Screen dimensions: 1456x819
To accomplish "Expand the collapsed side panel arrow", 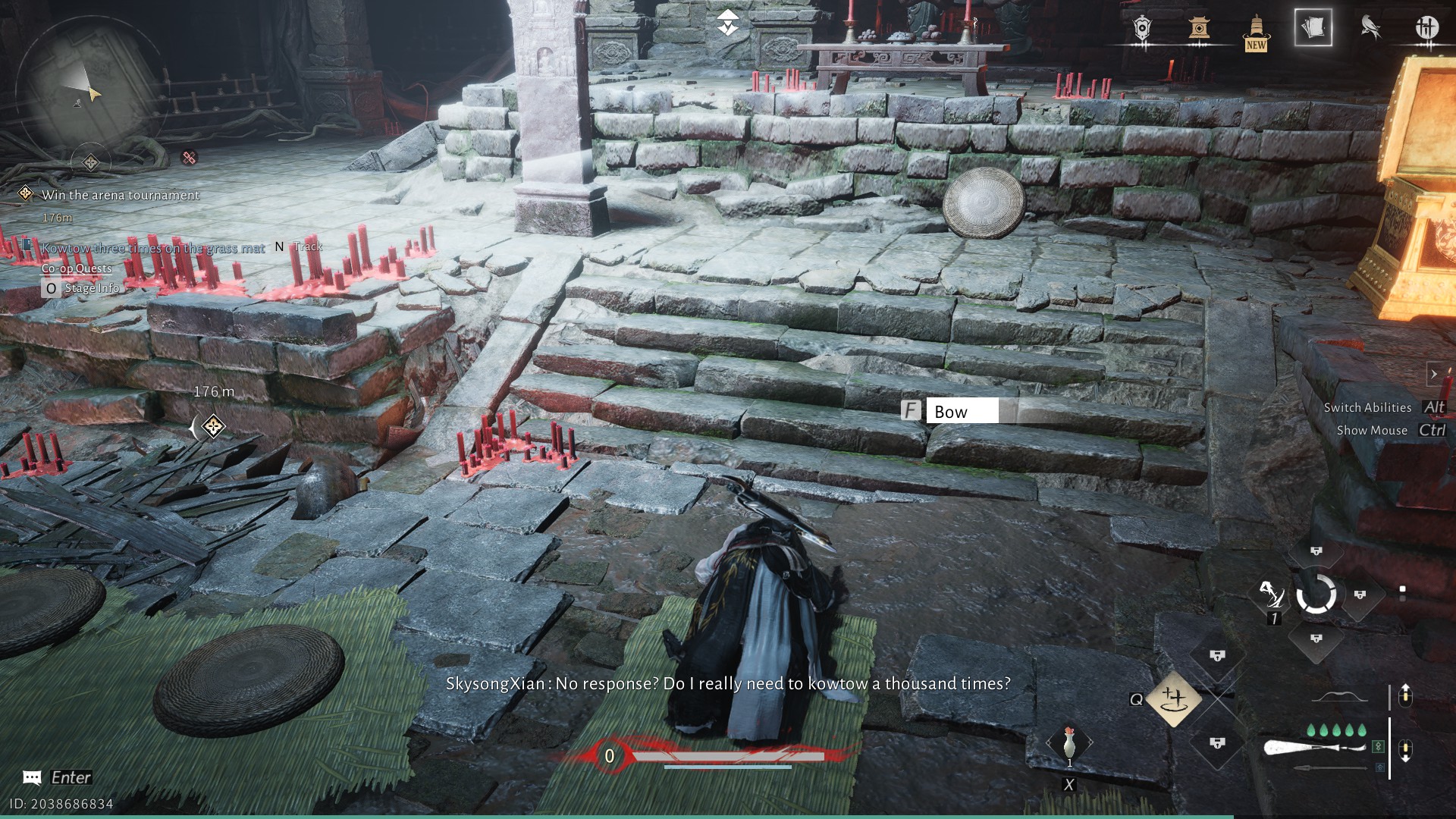I will [1433, 374].
